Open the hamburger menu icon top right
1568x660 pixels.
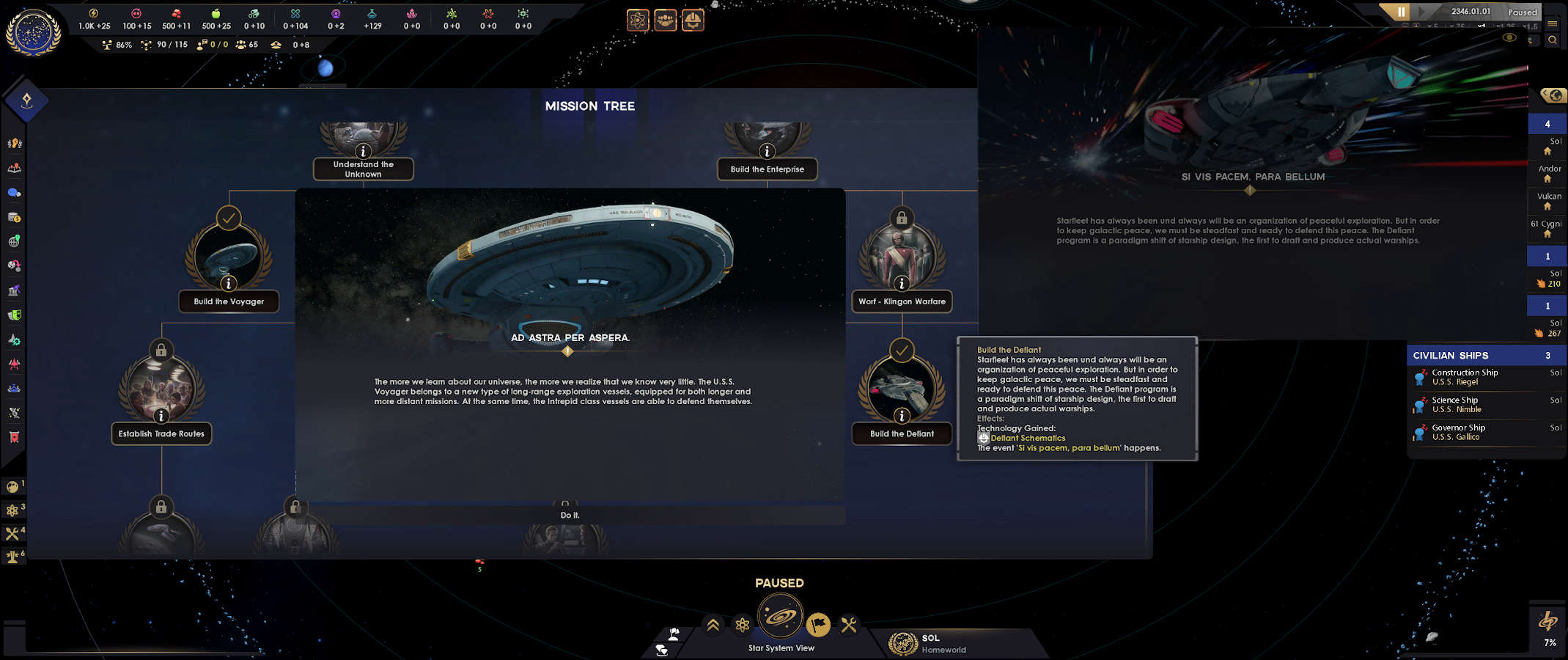point(1553,23)
